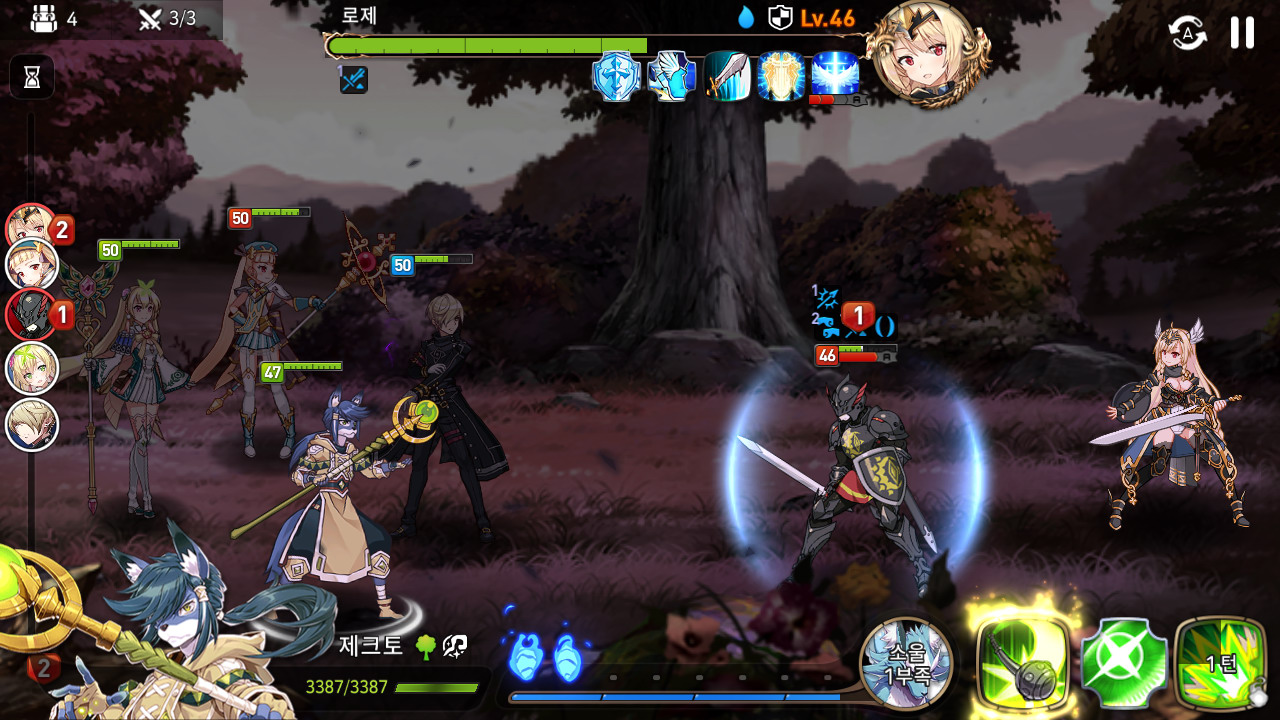This screenshot has width=1280, height=720.
Task: Select the dark knight turn-order portrait
Action: click(x=30, y=314)
